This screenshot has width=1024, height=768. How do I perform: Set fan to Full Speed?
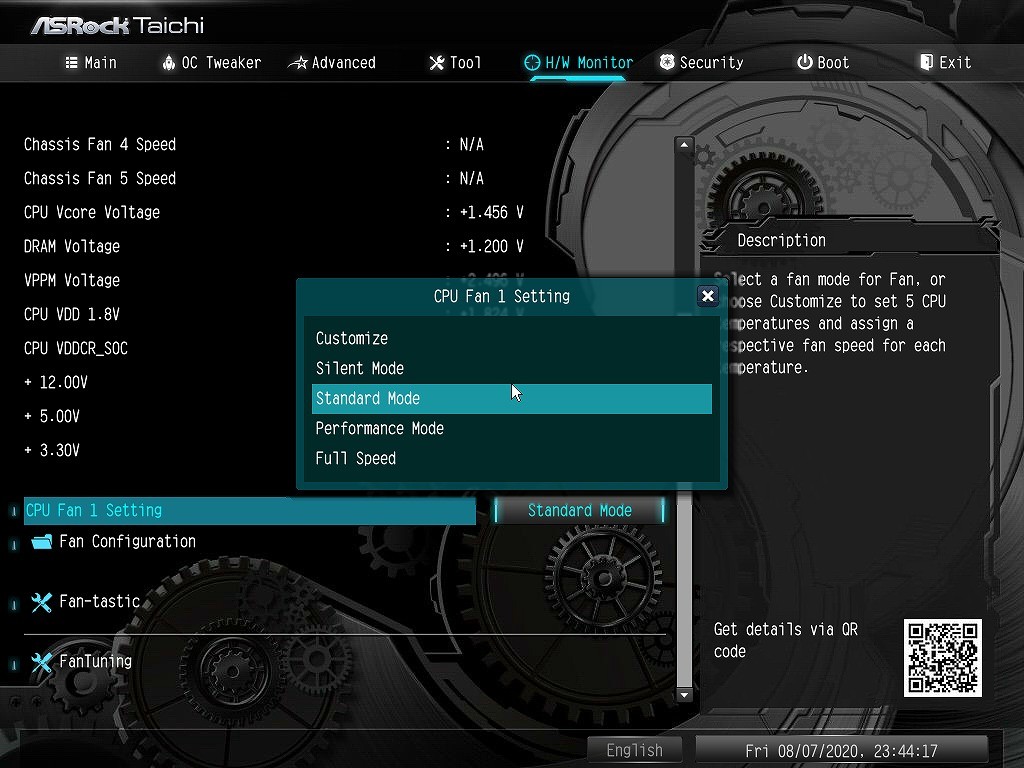click(356, 458)
